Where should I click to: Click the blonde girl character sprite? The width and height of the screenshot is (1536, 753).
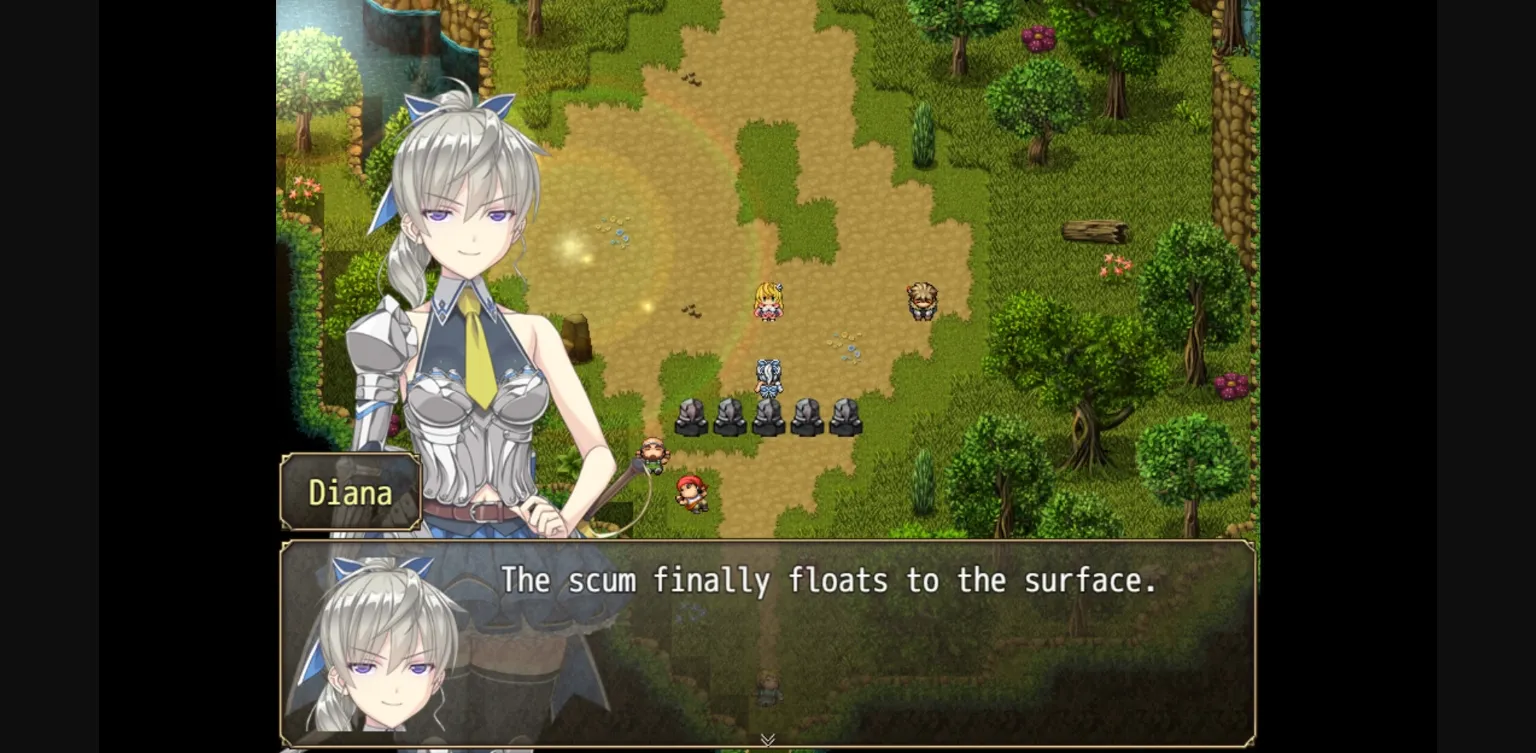pyautogui.click(x=767, y=303)
